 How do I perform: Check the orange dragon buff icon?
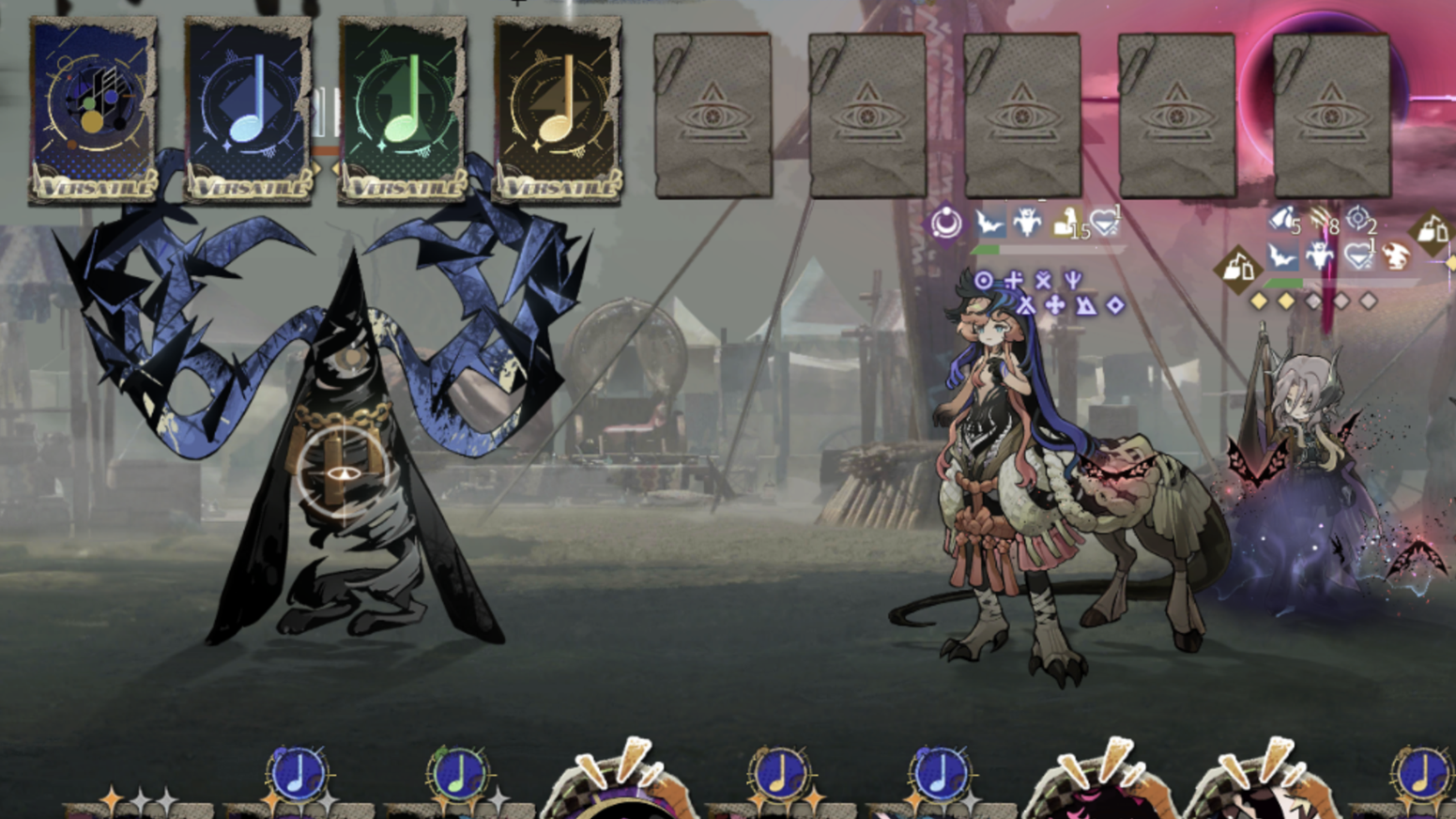(1397, 255)
